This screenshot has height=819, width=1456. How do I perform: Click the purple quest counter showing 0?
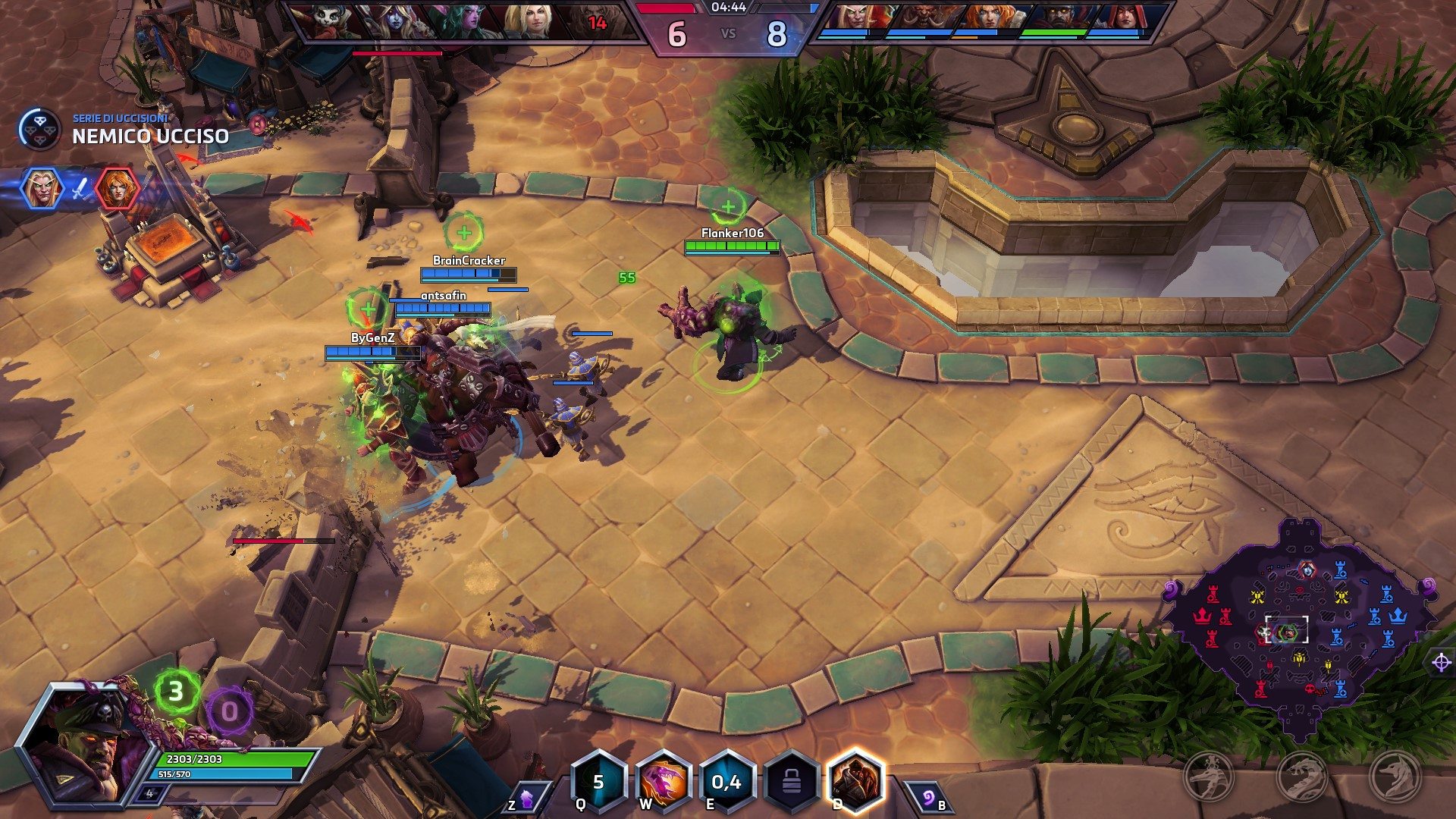tap(228, 711)
